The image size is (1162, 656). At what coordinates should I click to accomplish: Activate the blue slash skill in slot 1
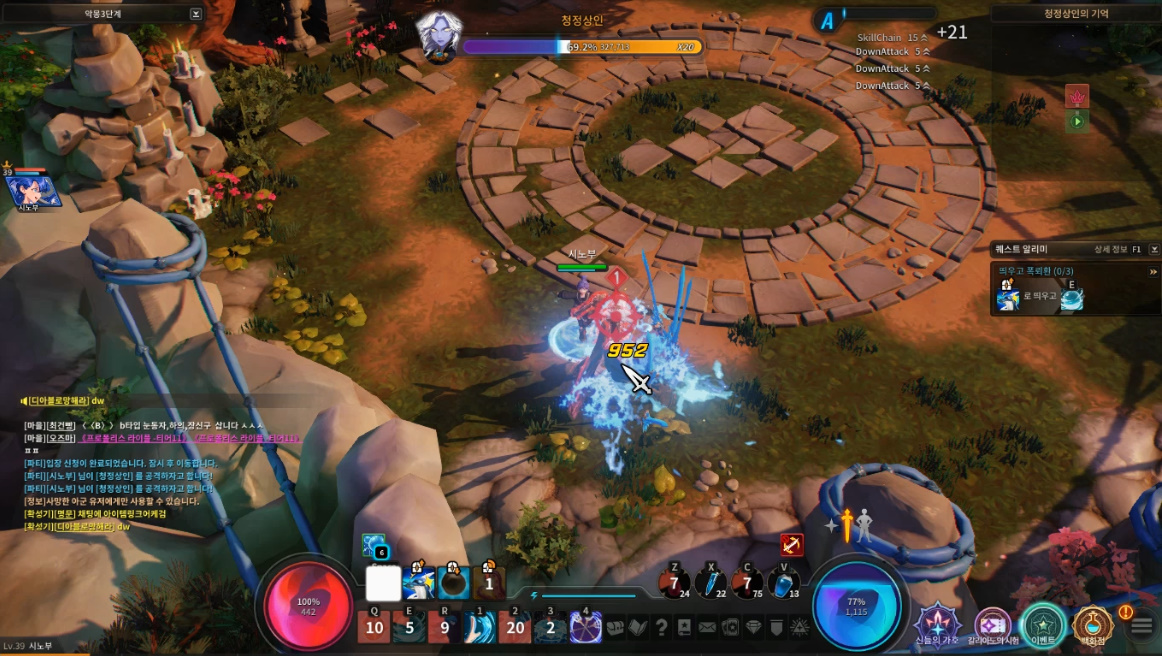(x=480, y=627)
